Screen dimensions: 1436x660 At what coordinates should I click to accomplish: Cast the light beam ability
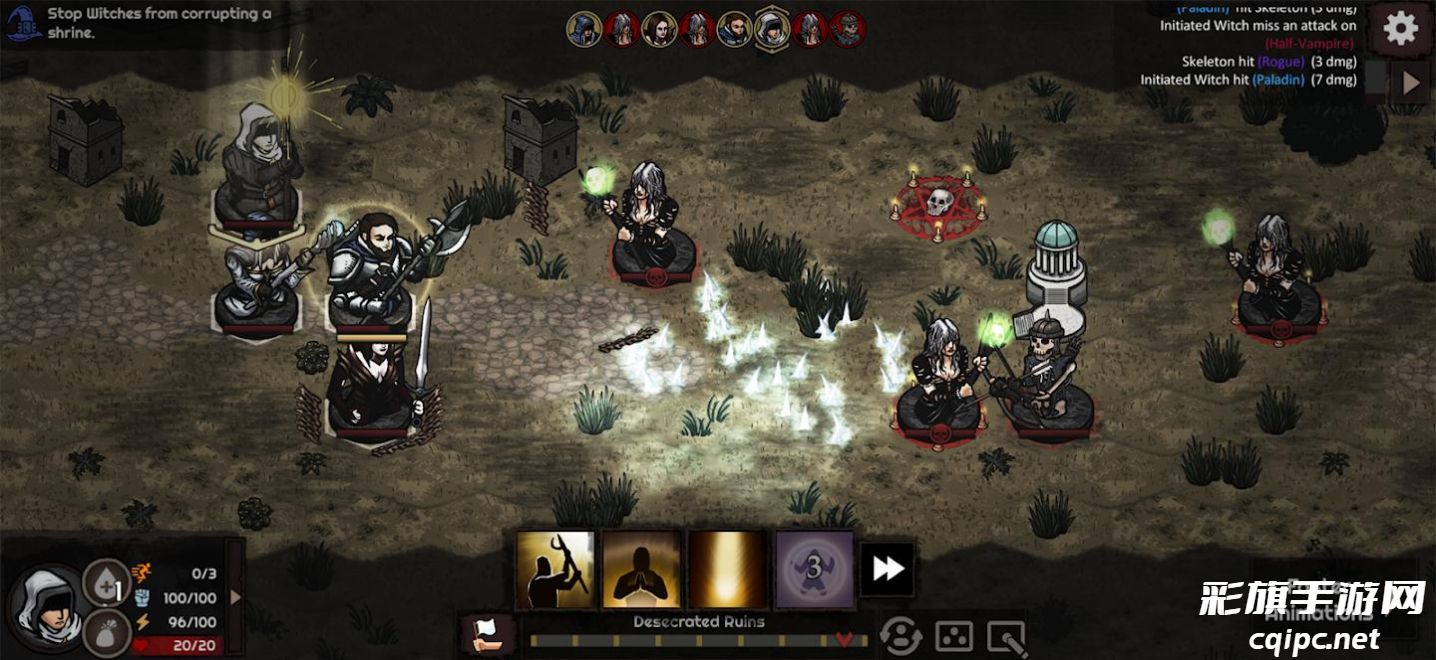[x=727, y=570]
